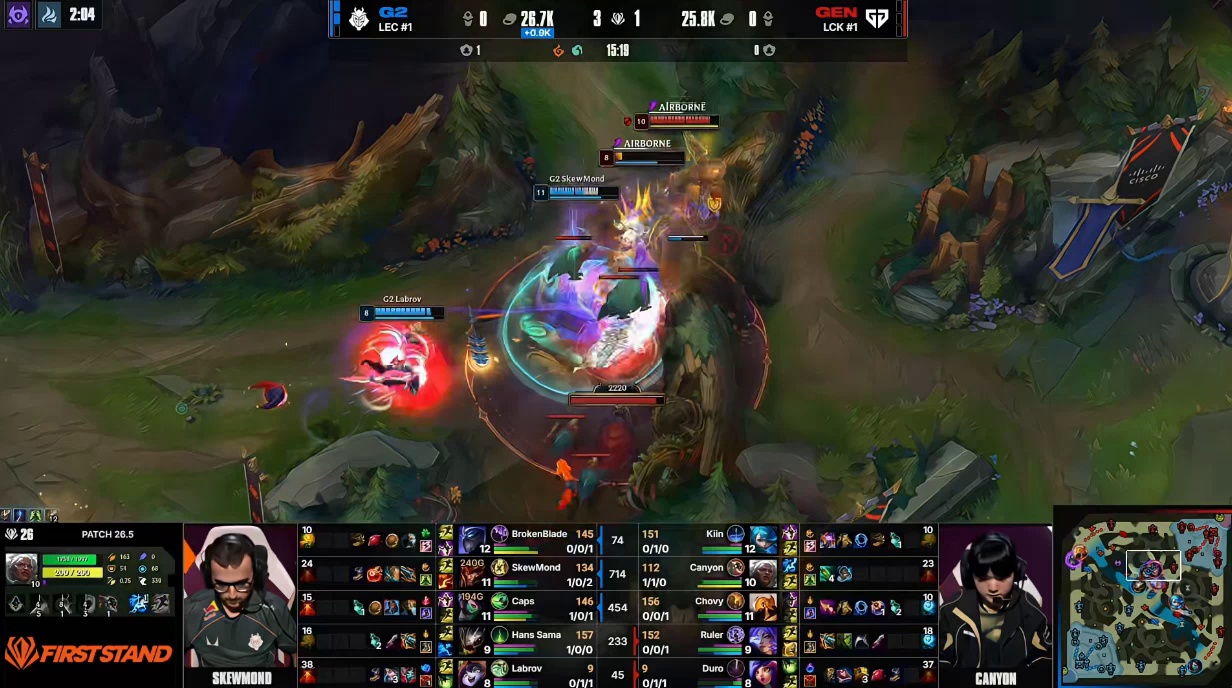Viewport: 1232px width, 688px height.
Task: Click the Smite summoner spell in stats panel
Action: point(138,604)
